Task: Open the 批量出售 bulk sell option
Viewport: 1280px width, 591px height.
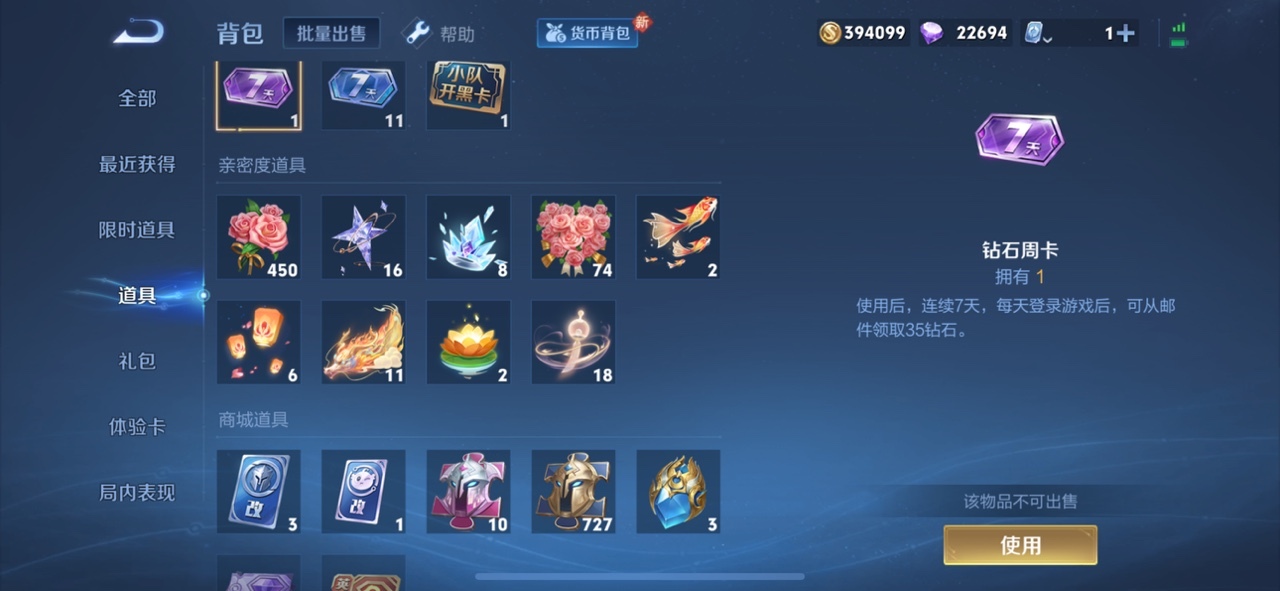Action: (x=331, y=33)
